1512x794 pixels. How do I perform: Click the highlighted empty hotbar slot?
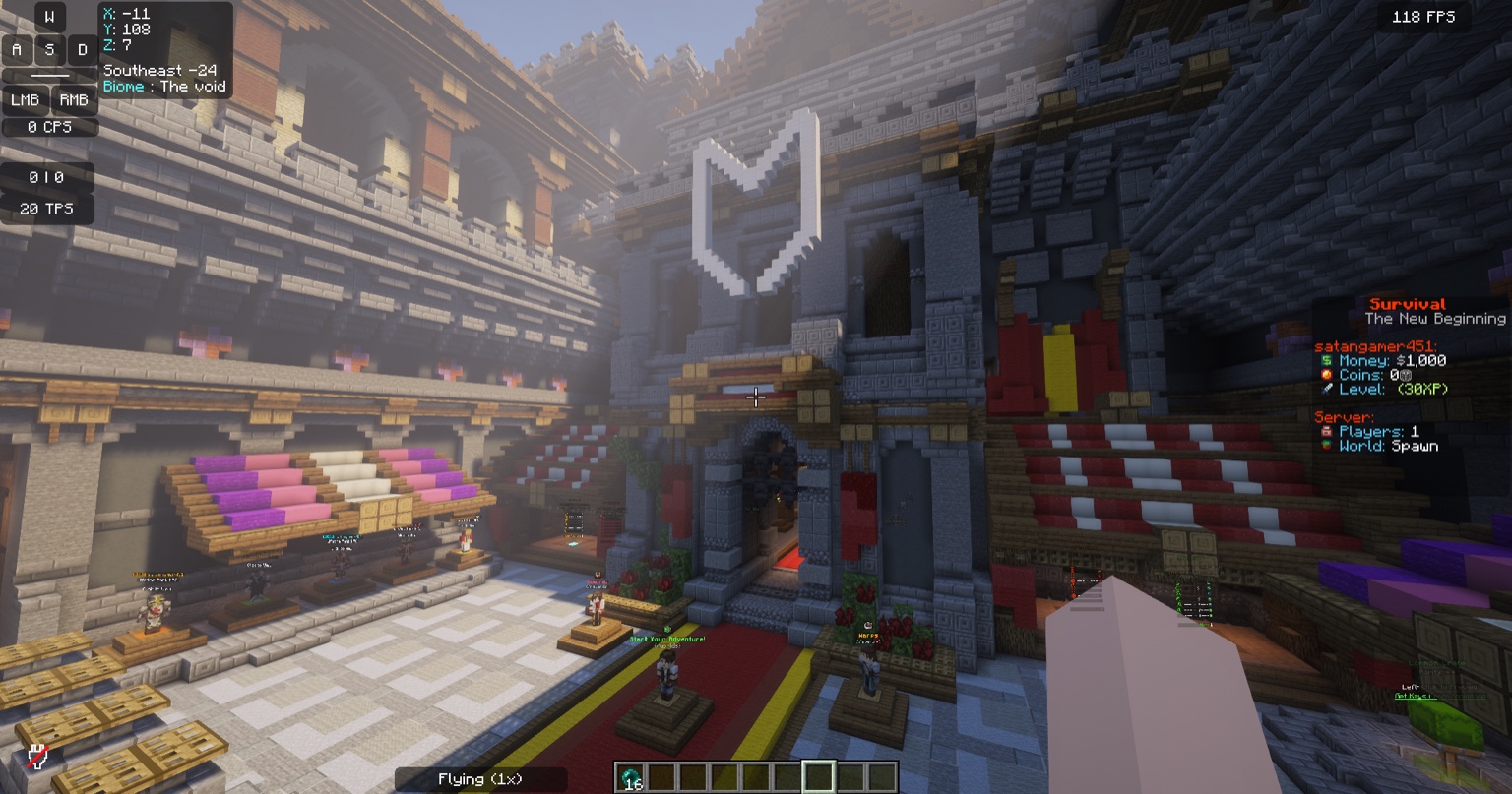pyautogui.click(x=818, y=777)
